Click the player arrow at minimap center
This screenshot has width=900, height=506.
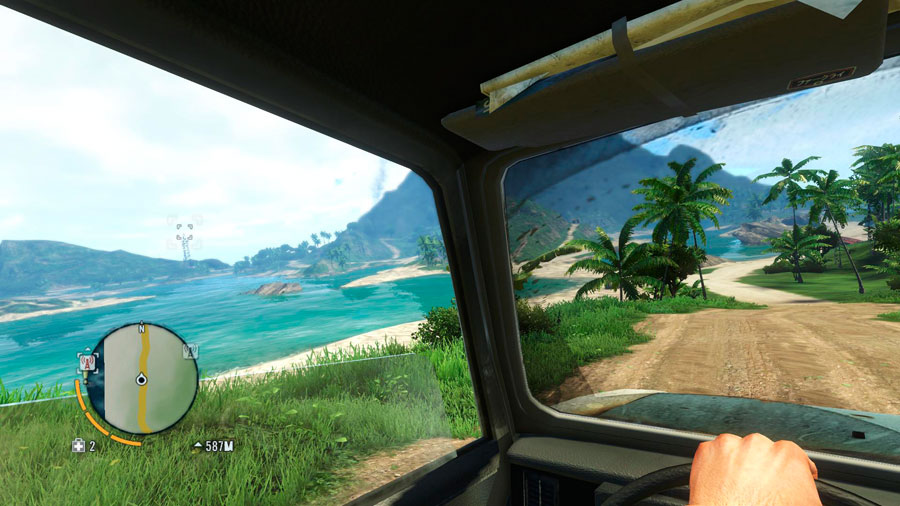[142, 379]
